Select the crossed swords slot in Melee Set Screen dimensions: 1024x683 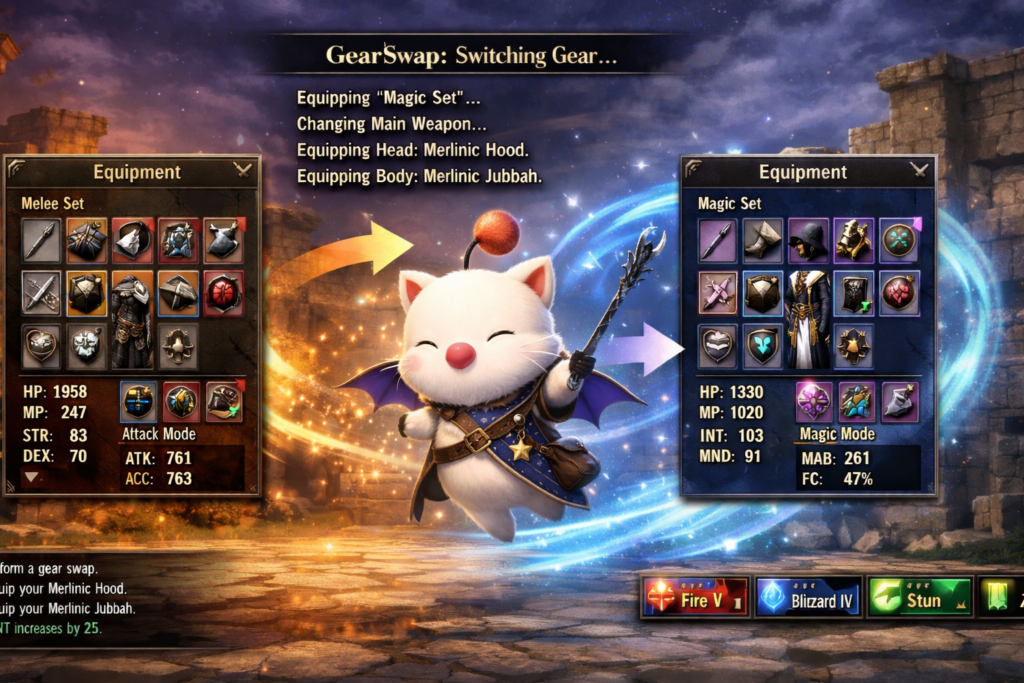pos(40,291)
